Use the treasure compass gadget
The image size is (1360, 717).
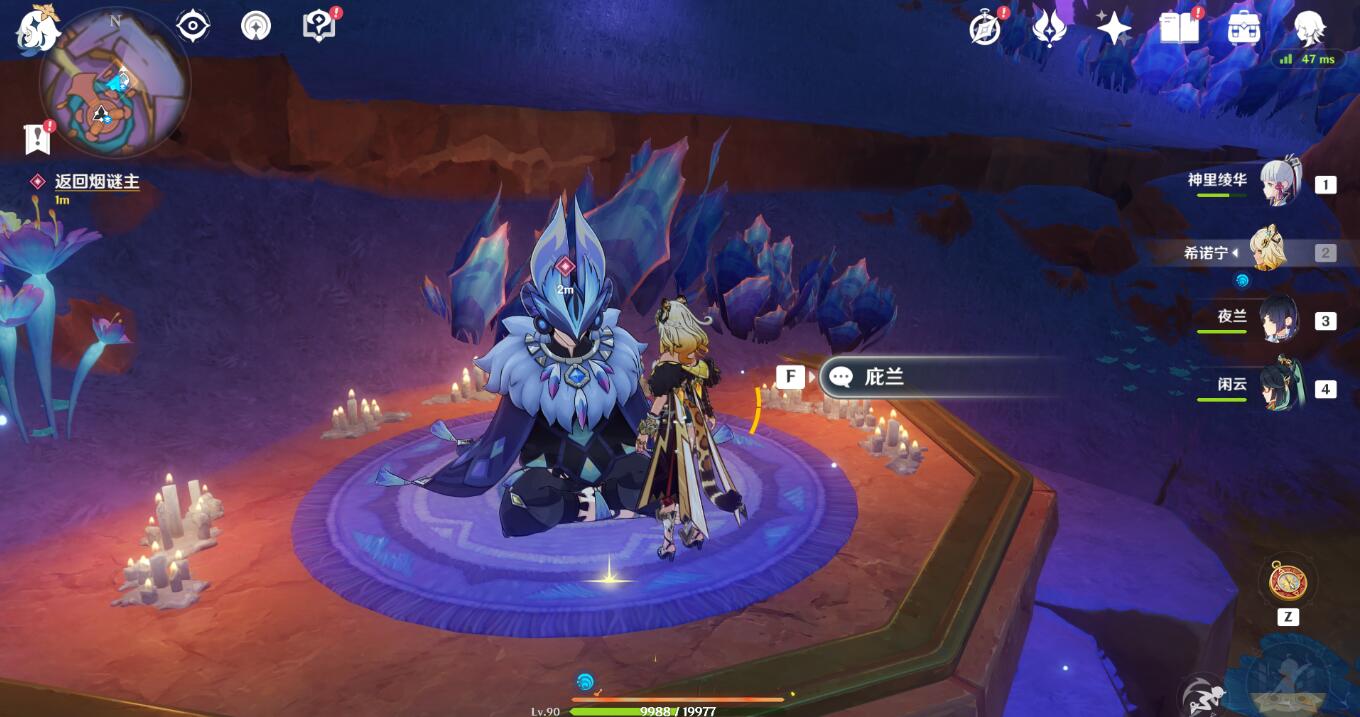[x=1287, y=580]
